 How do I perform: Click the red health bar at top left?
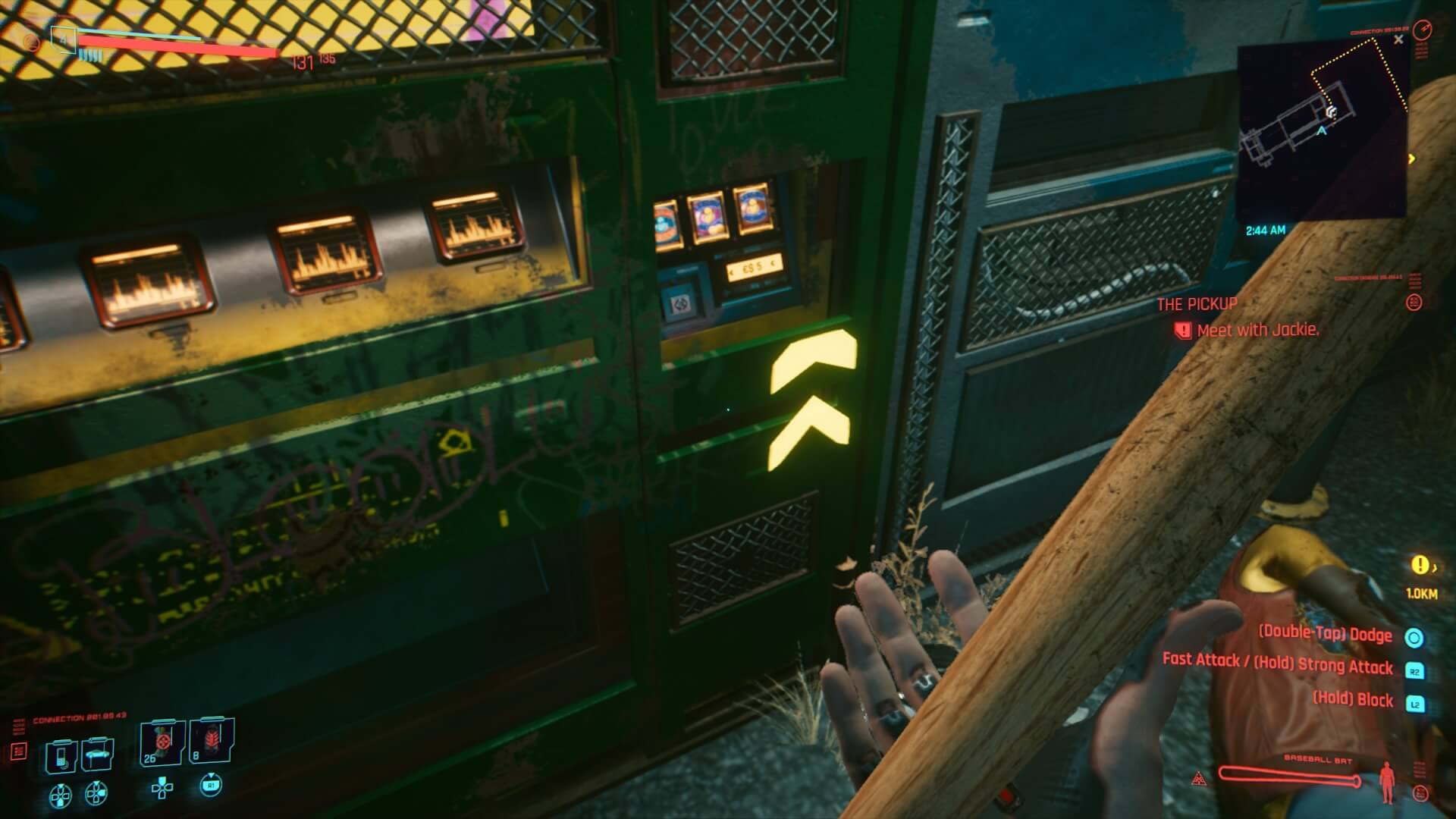tap(178, 47)
